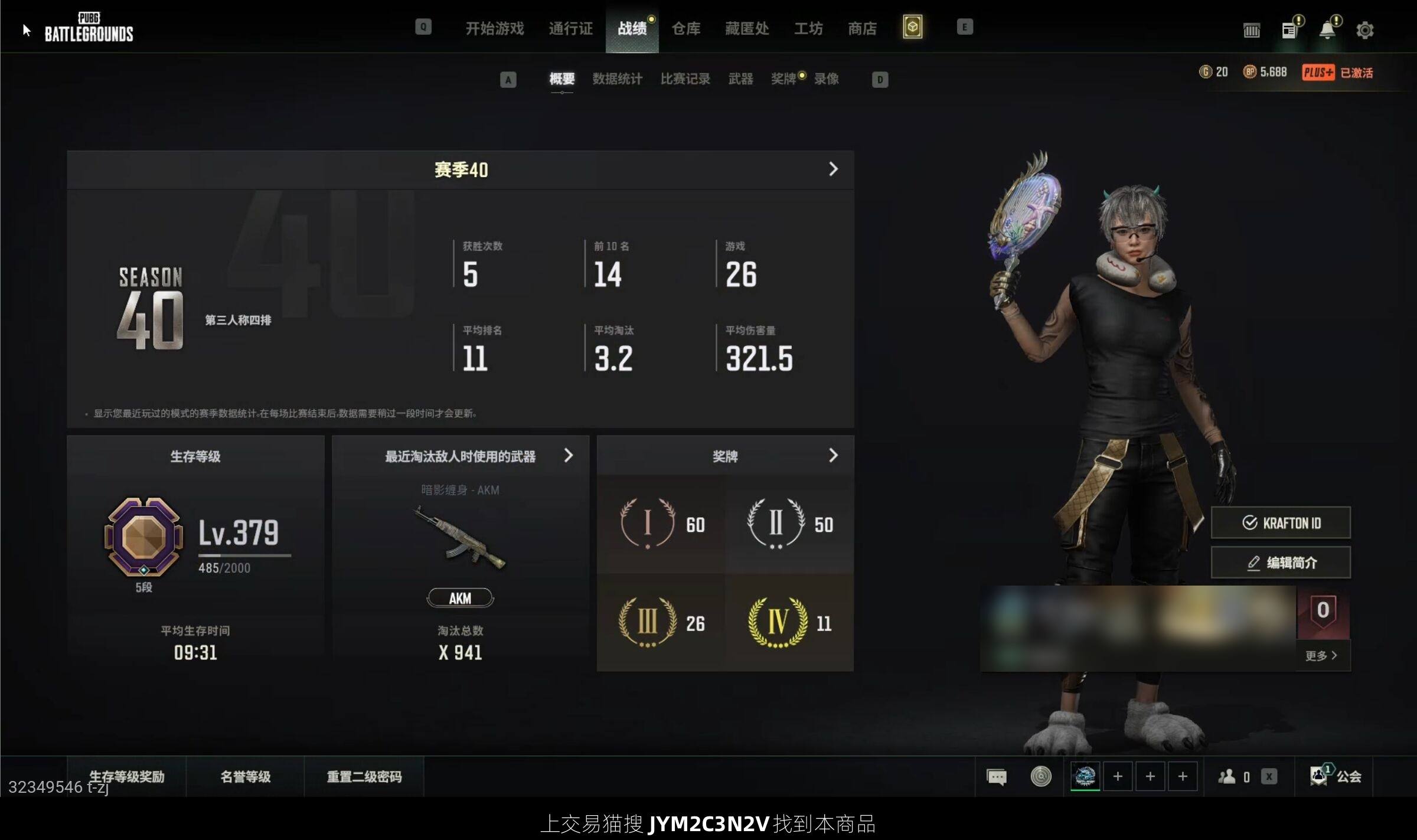Open the 公会 clan panel

coord(1337,776)
